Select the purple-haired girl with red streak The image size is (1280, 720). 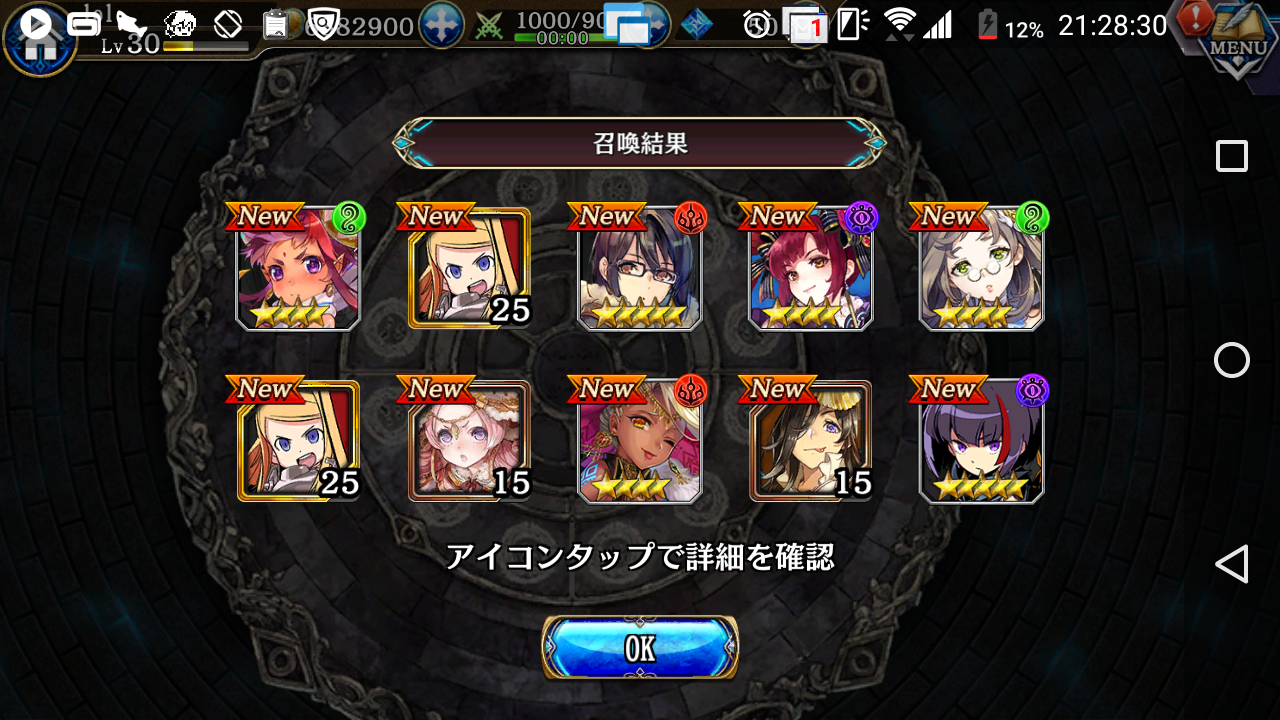click(981, 442)
